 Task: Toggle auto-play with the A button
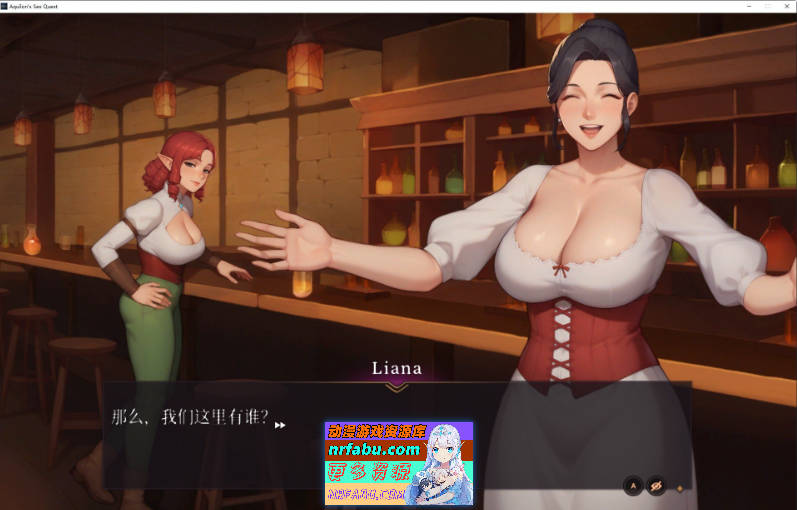tap(632, 487)
